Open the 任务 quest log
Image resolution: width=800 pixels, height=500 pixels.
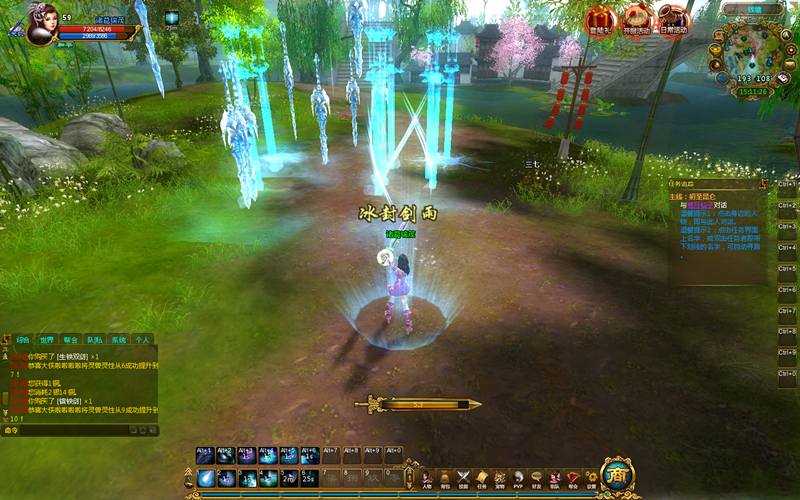(481, 479)
